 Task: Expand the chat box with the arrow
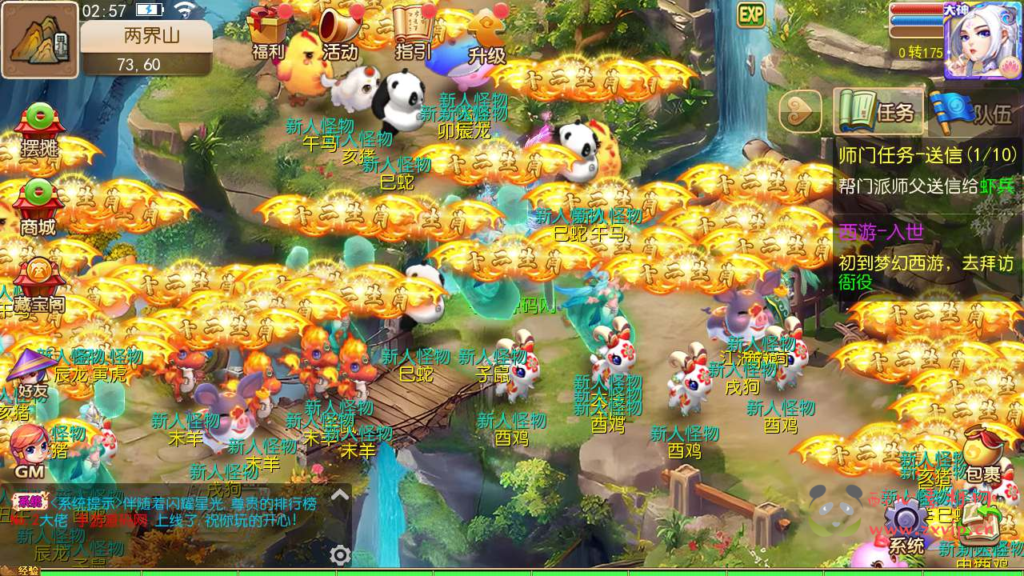(x=340, y=493)
